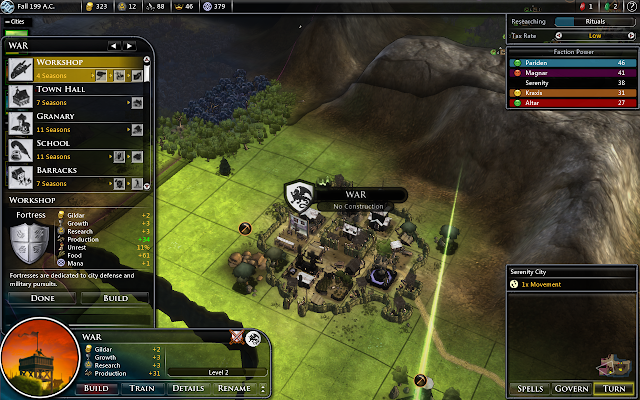
Task: Rename the city War
Action: (234, 388)
